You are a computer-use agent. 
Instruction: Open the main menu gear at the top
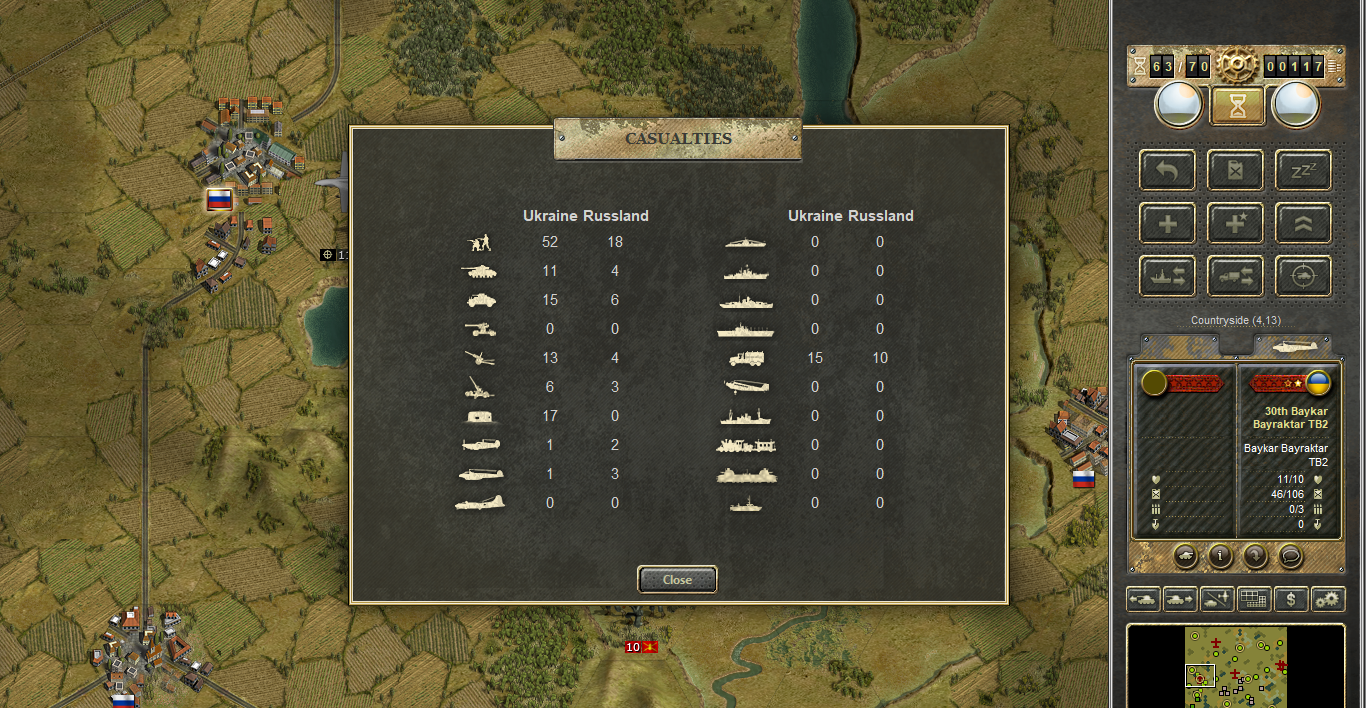1237,66
